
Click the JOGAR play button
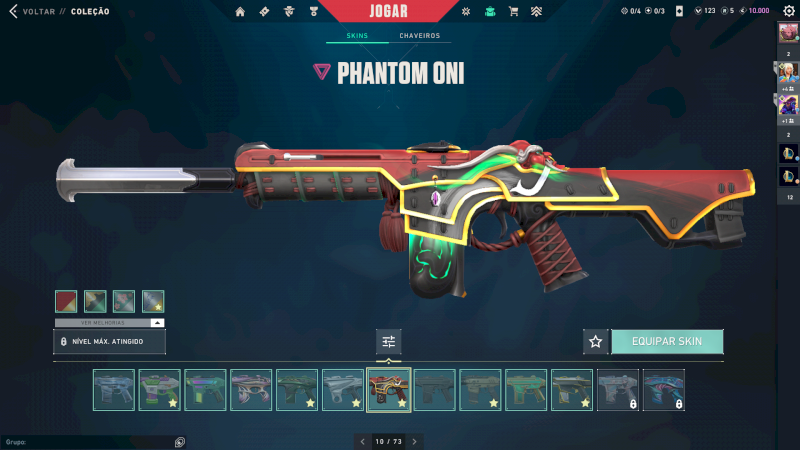[x=389, y=11]
